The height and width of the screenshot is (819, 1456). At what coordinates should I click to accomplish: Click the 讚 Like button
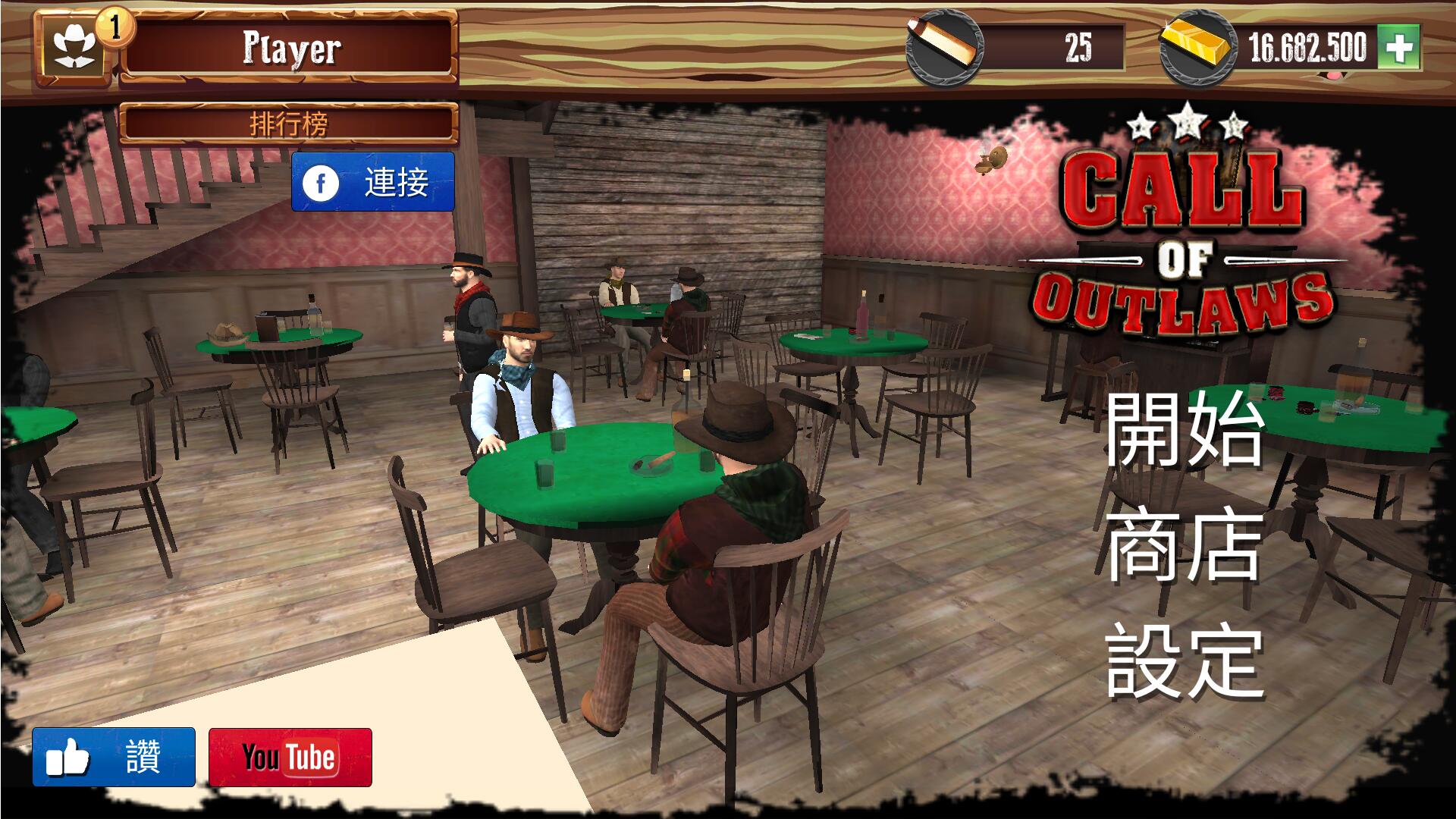(114, 758)
